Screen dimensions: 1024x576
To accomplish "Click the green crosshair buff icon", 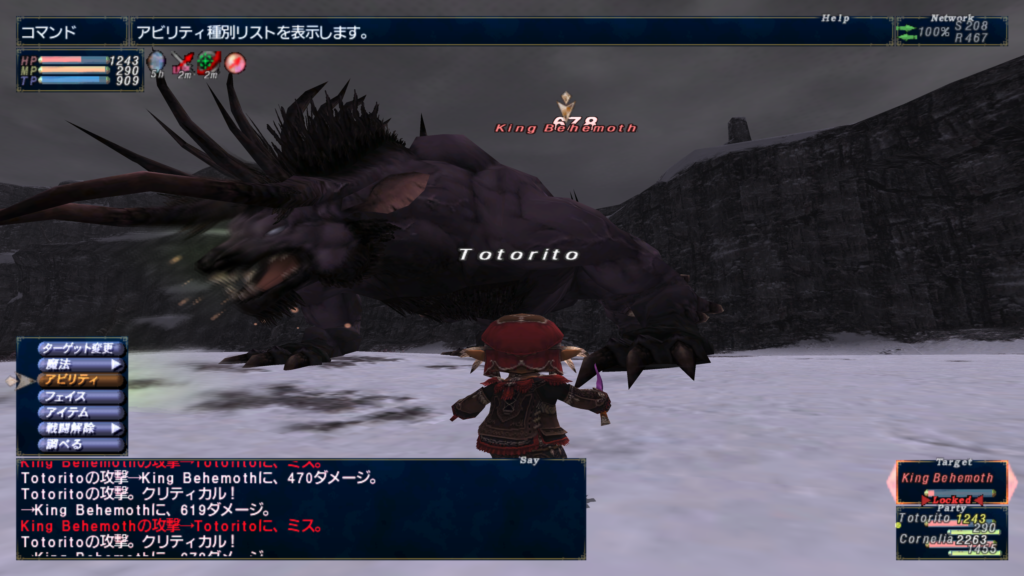I will (x=208, y=64).
